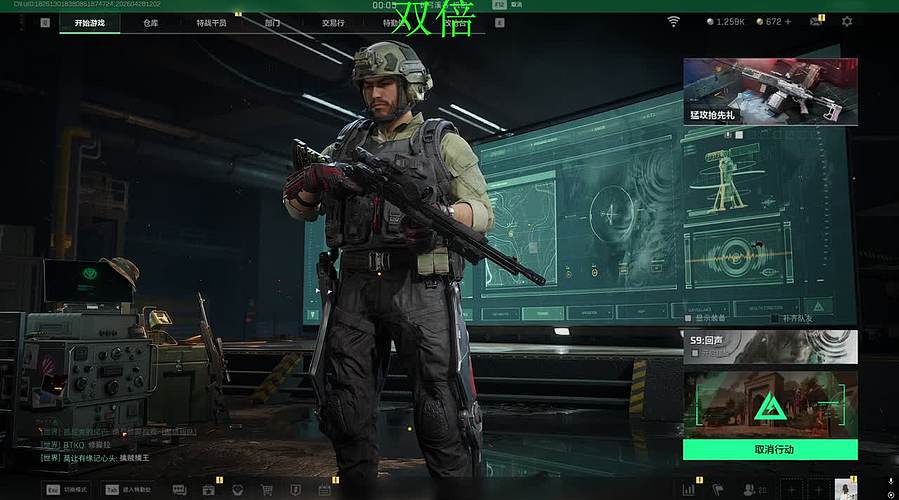Click the plus next to 672 currency
The height and width of the screenshot is (500, 899).
788,22
